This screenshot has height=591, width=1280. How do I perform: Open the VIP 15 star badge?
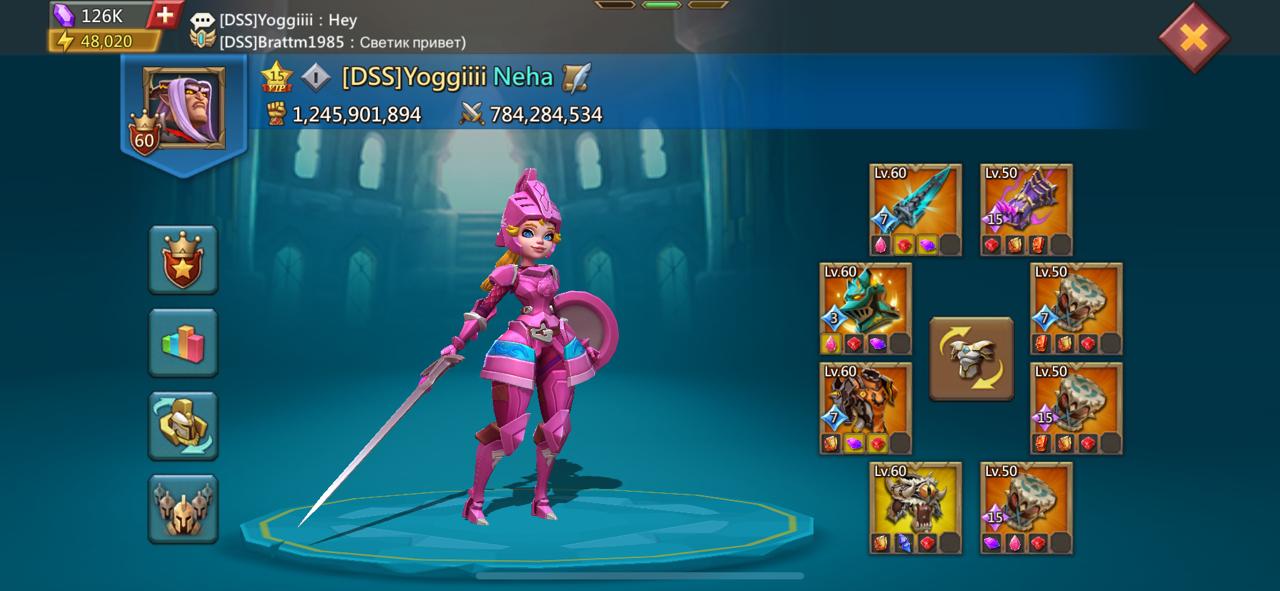click(x=275, y=76)
